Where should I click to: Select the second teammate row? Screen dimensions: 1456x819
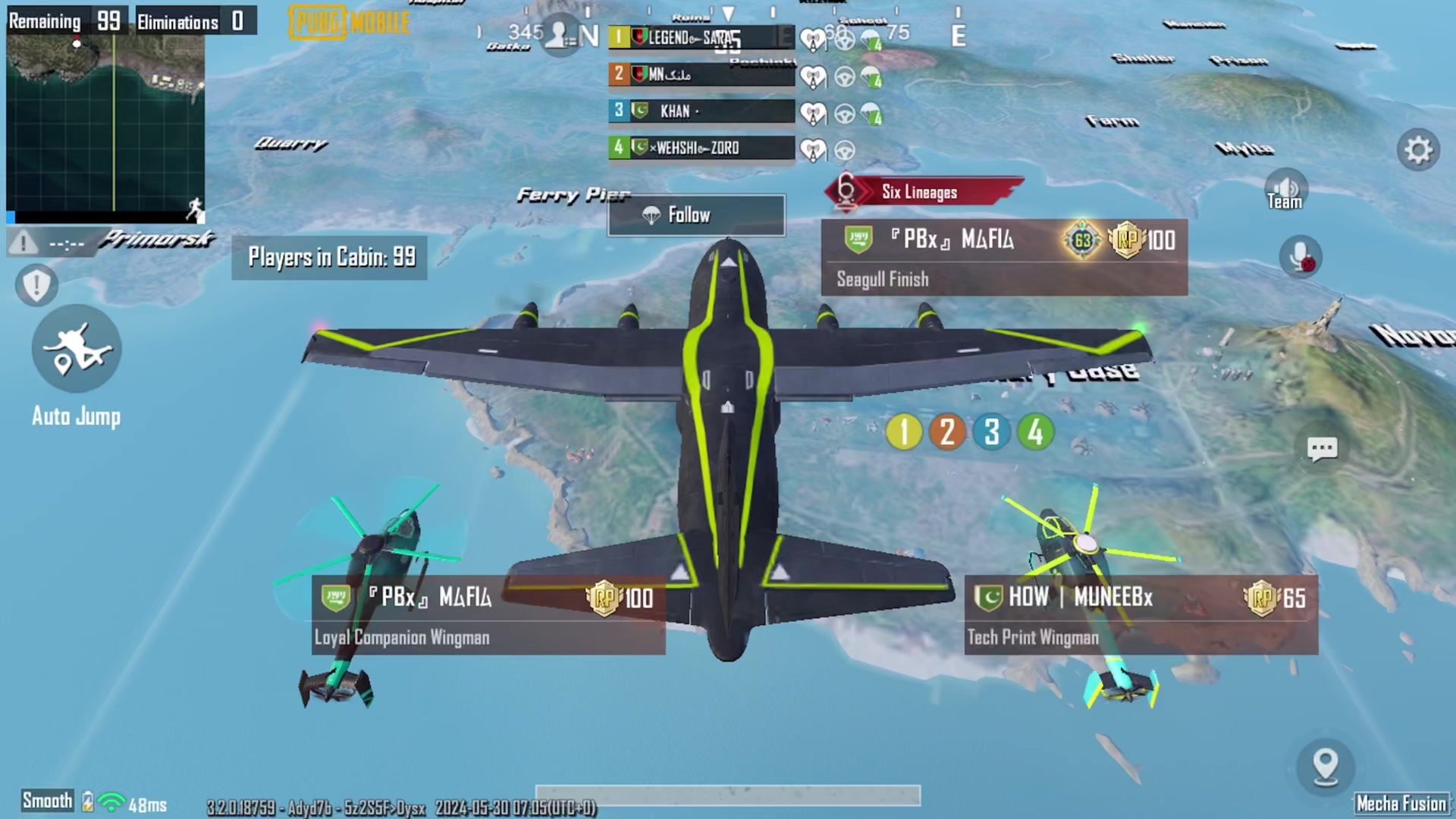[x=701, y=74]
